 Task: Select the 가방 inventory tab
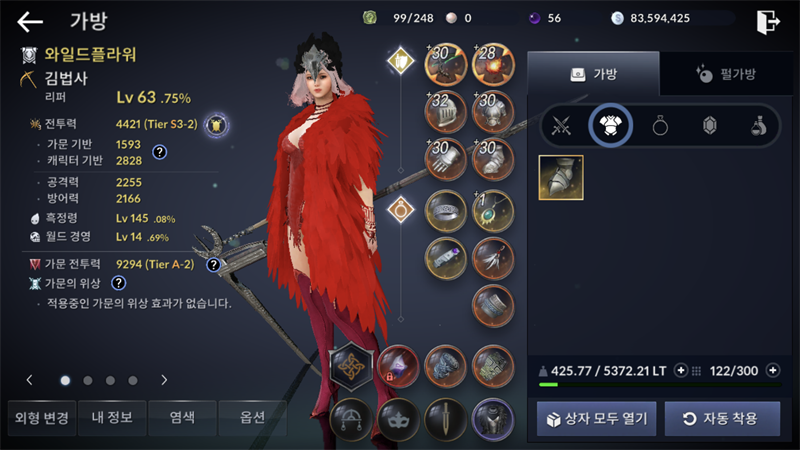[x=593, y=73]
